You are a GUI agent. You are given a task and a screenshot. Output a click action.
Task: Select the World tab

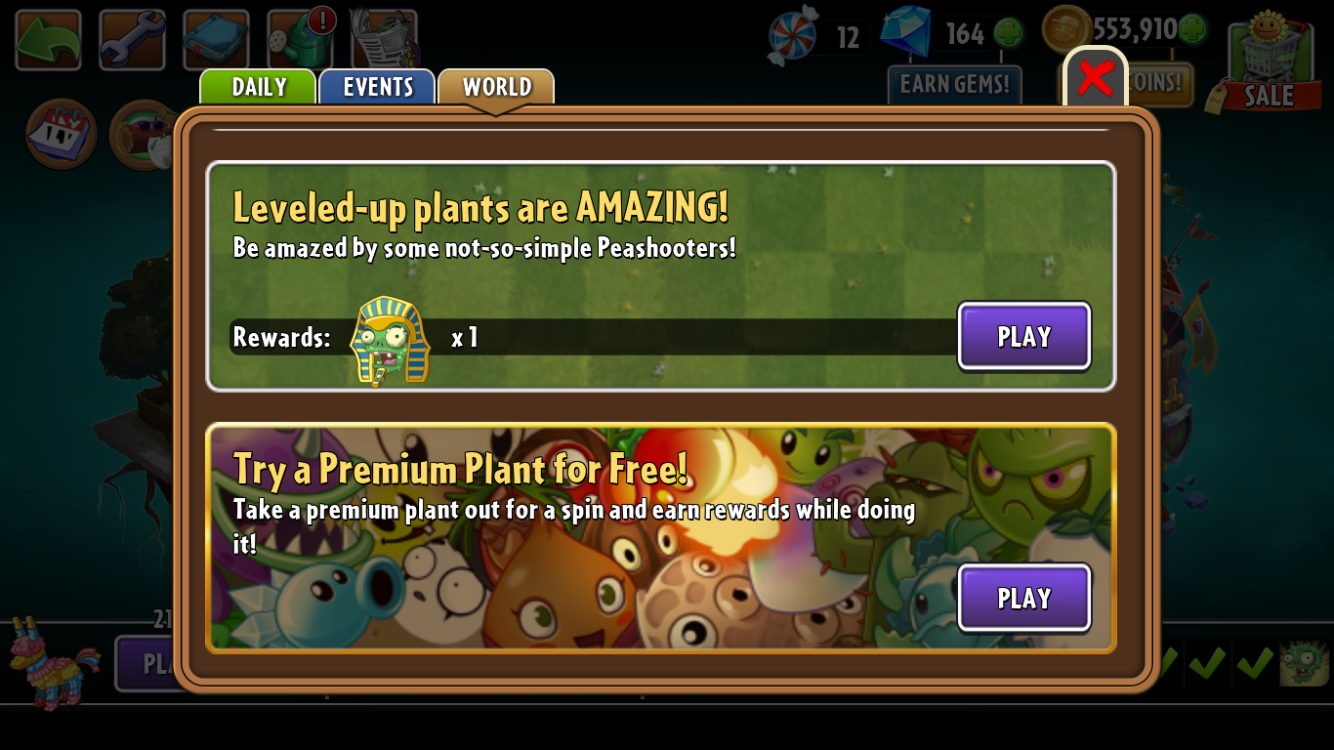(x=496, y=87)
